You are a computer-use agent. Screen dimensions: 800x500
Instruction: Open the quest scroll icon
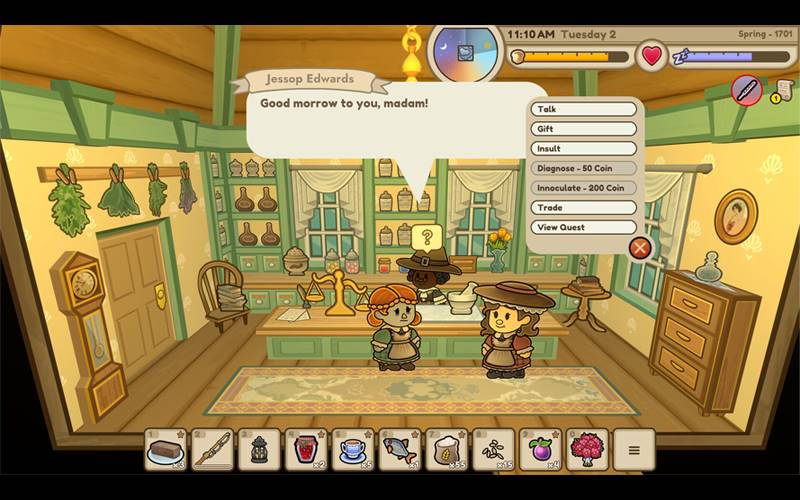coord(783,91)
